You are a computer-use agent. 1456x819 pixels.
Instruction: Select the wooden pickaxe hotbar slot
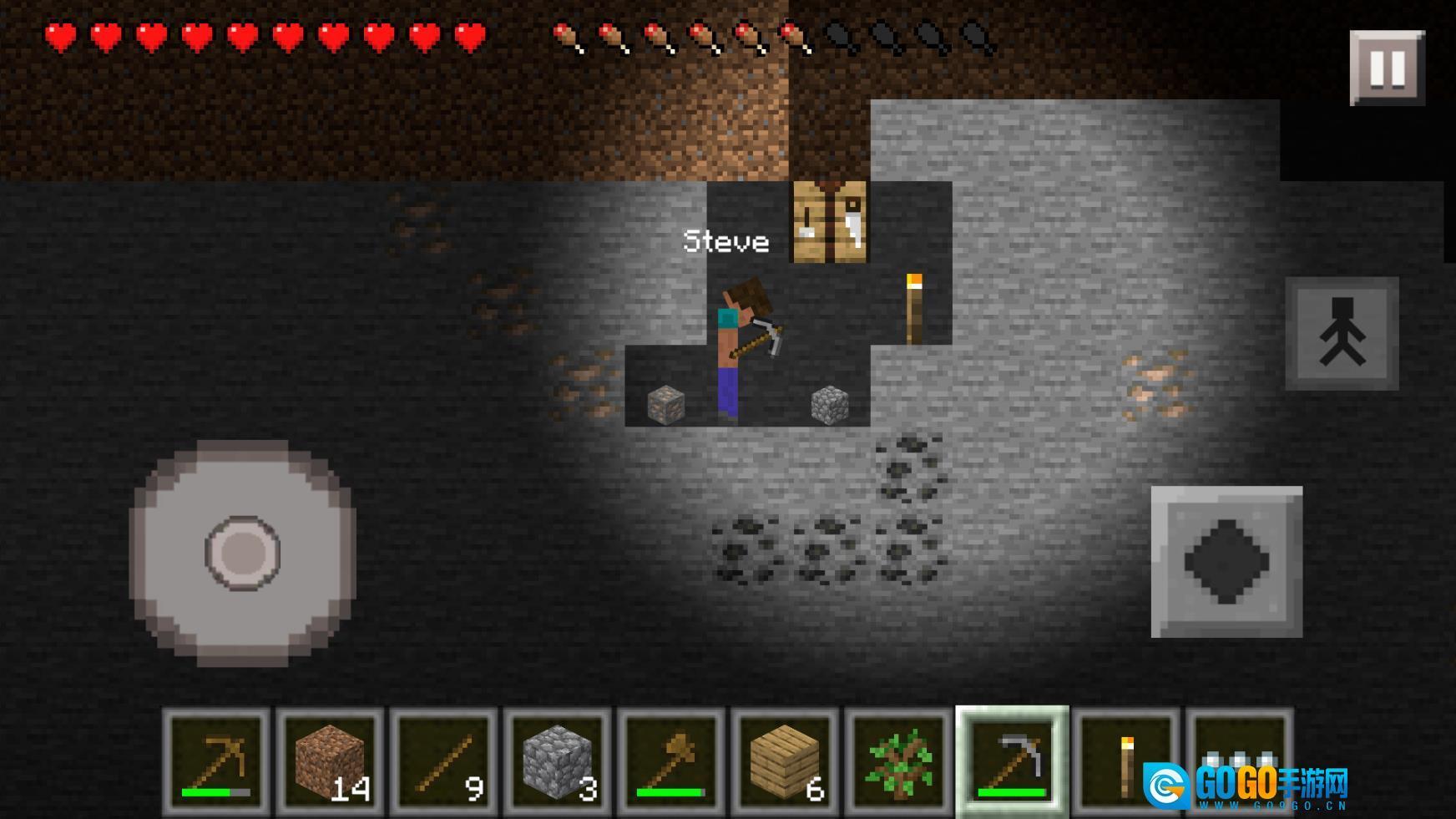pos(216,761)
